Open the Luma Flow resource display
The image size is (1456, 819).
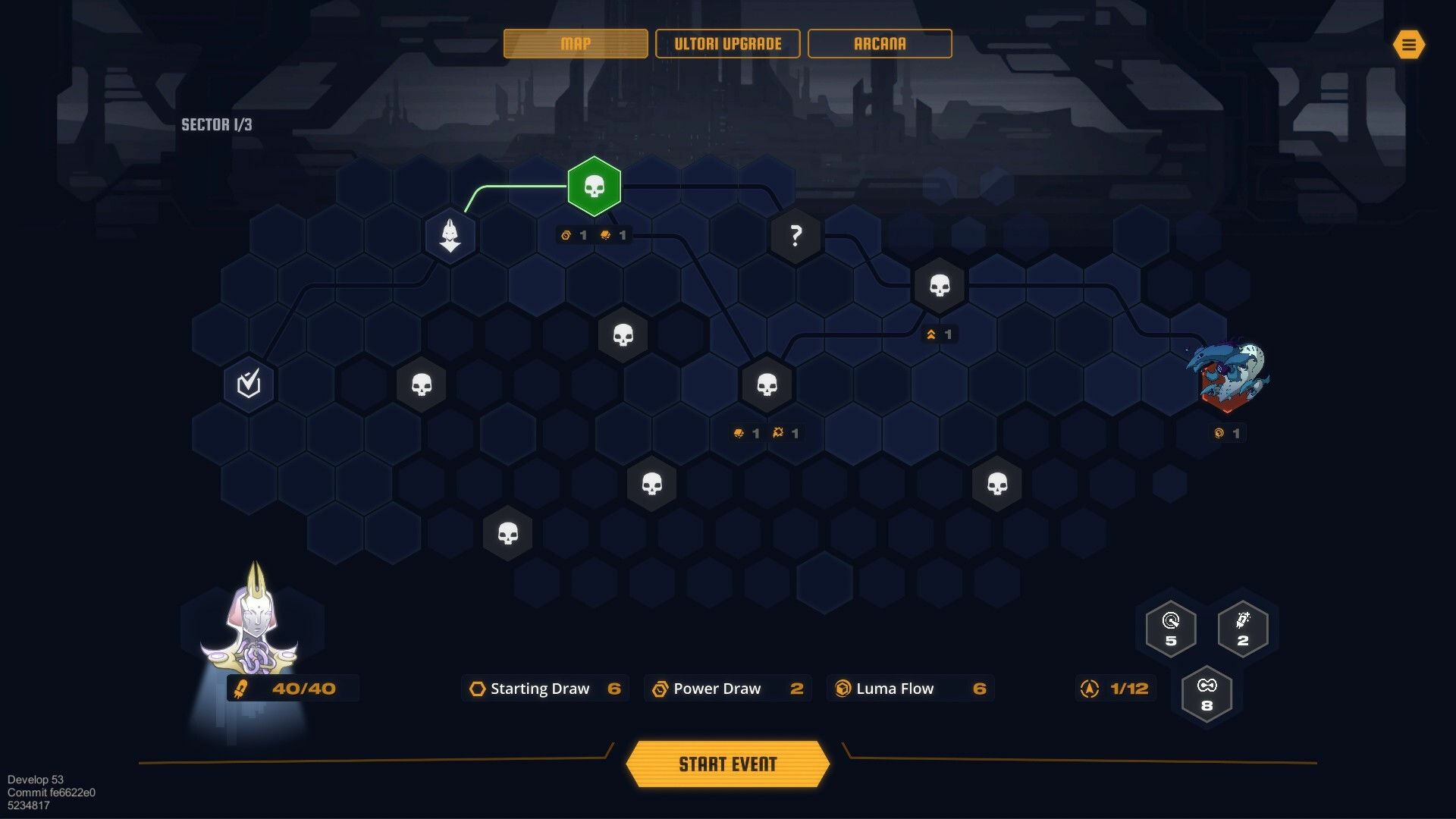(909, 688)
